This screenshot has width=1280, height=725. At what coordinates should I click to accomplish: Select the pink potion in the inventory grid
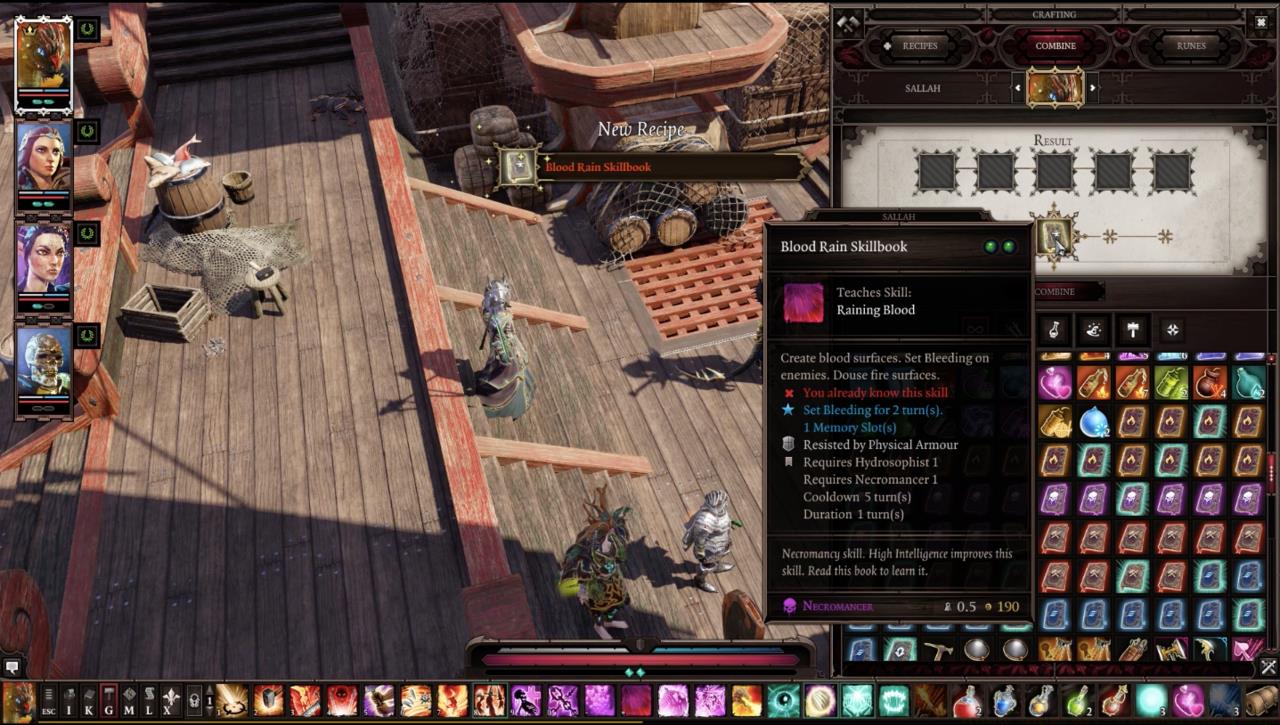1054,383
